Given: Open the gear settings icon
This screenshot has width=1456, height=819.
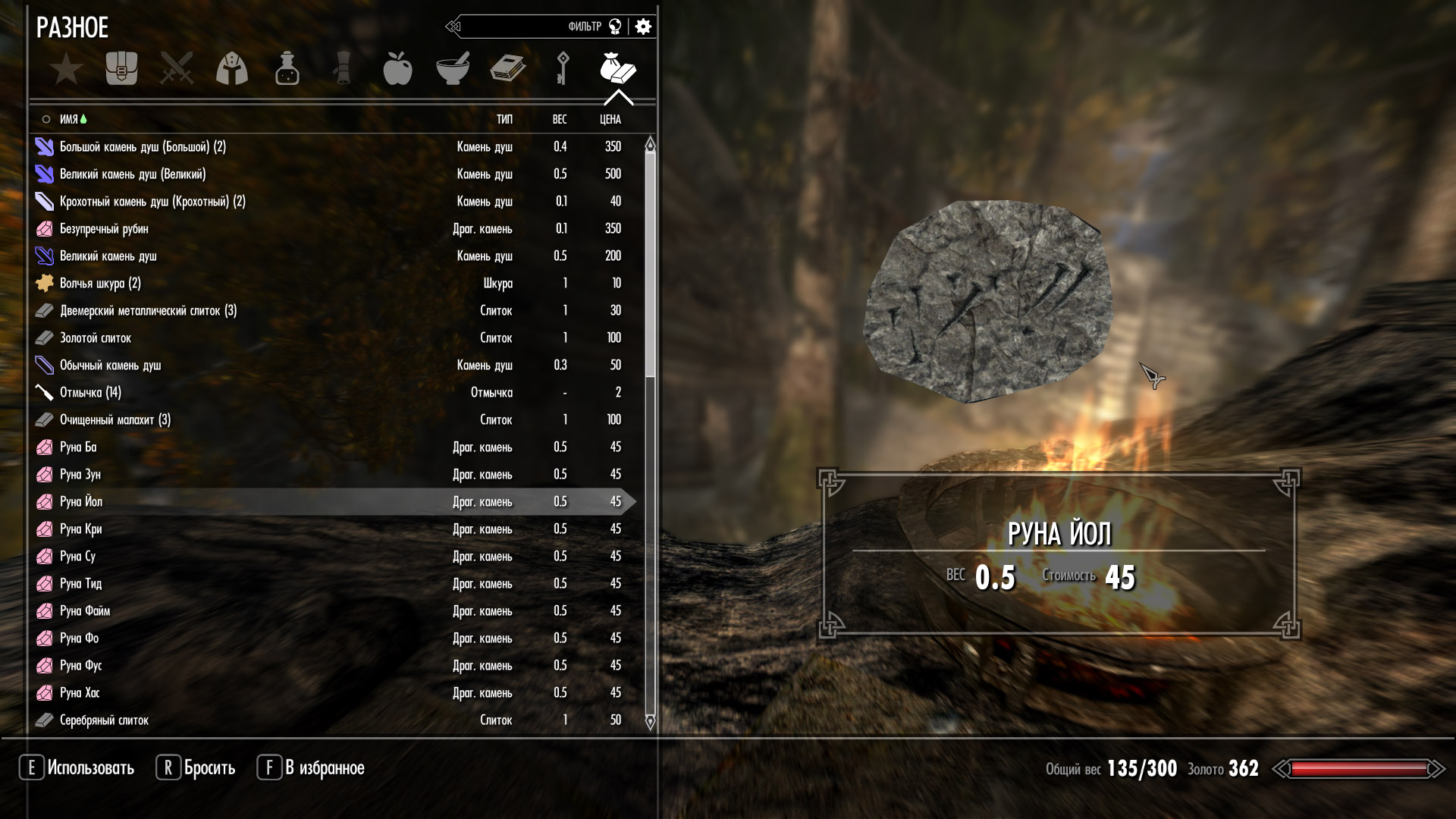Looking at the screenshot, I should point(643,27).
